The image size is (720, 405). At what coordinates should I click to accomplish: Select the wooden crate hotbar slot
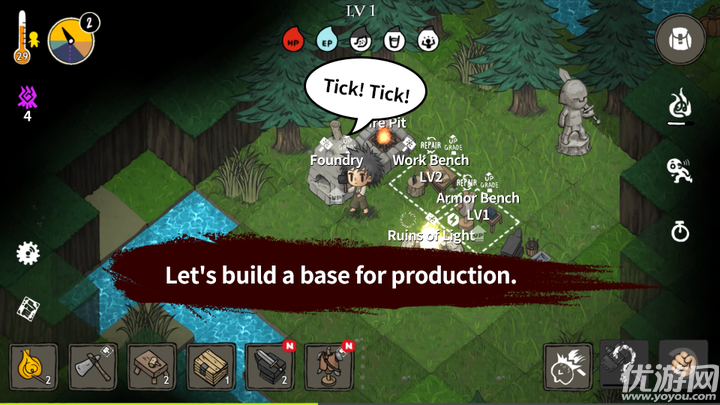tap(211, 367)
